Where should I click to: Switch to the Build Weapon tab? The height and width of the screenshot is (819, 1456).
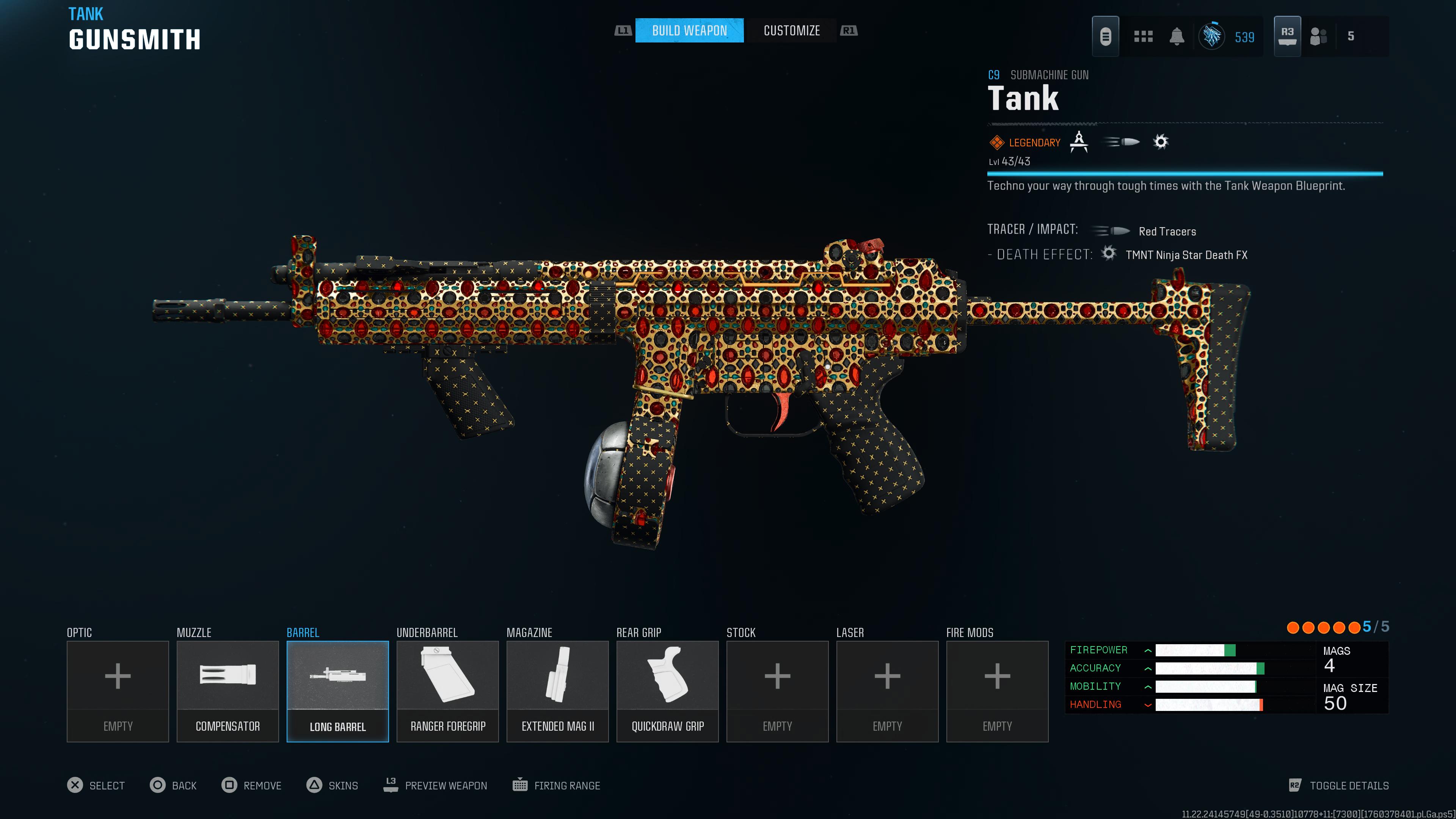(x=689, y=30)
